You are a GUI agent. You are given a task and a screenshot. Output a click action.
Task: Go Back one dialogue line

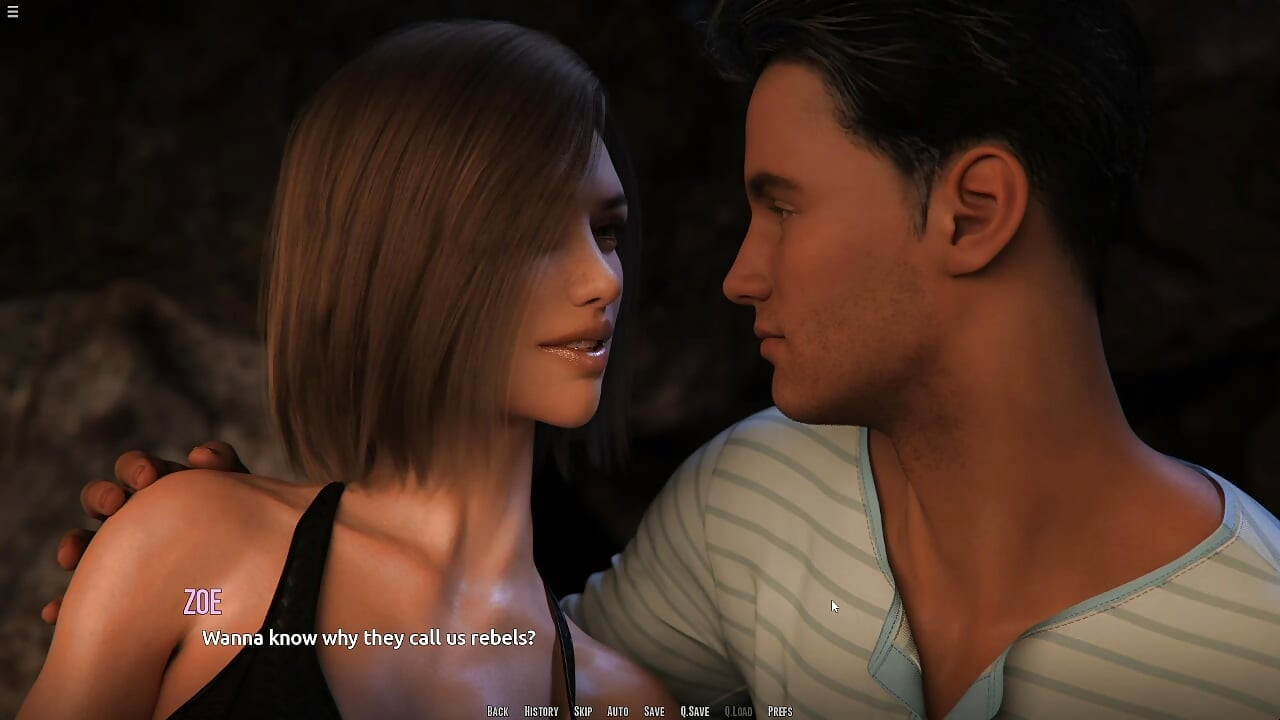498,711
